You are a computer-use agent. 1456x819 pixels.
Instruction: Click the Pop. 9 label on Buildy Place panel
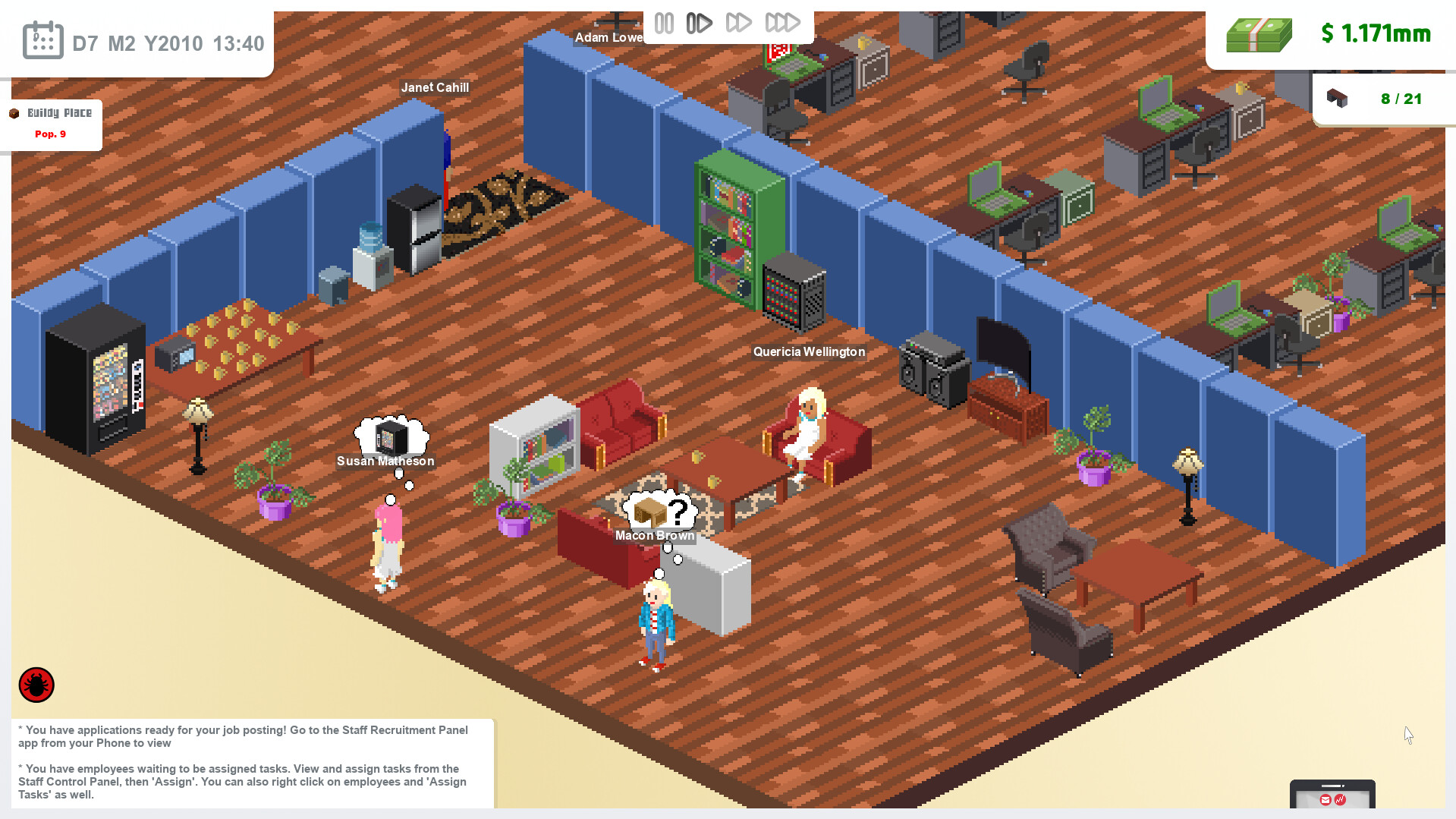pos(50,134)
